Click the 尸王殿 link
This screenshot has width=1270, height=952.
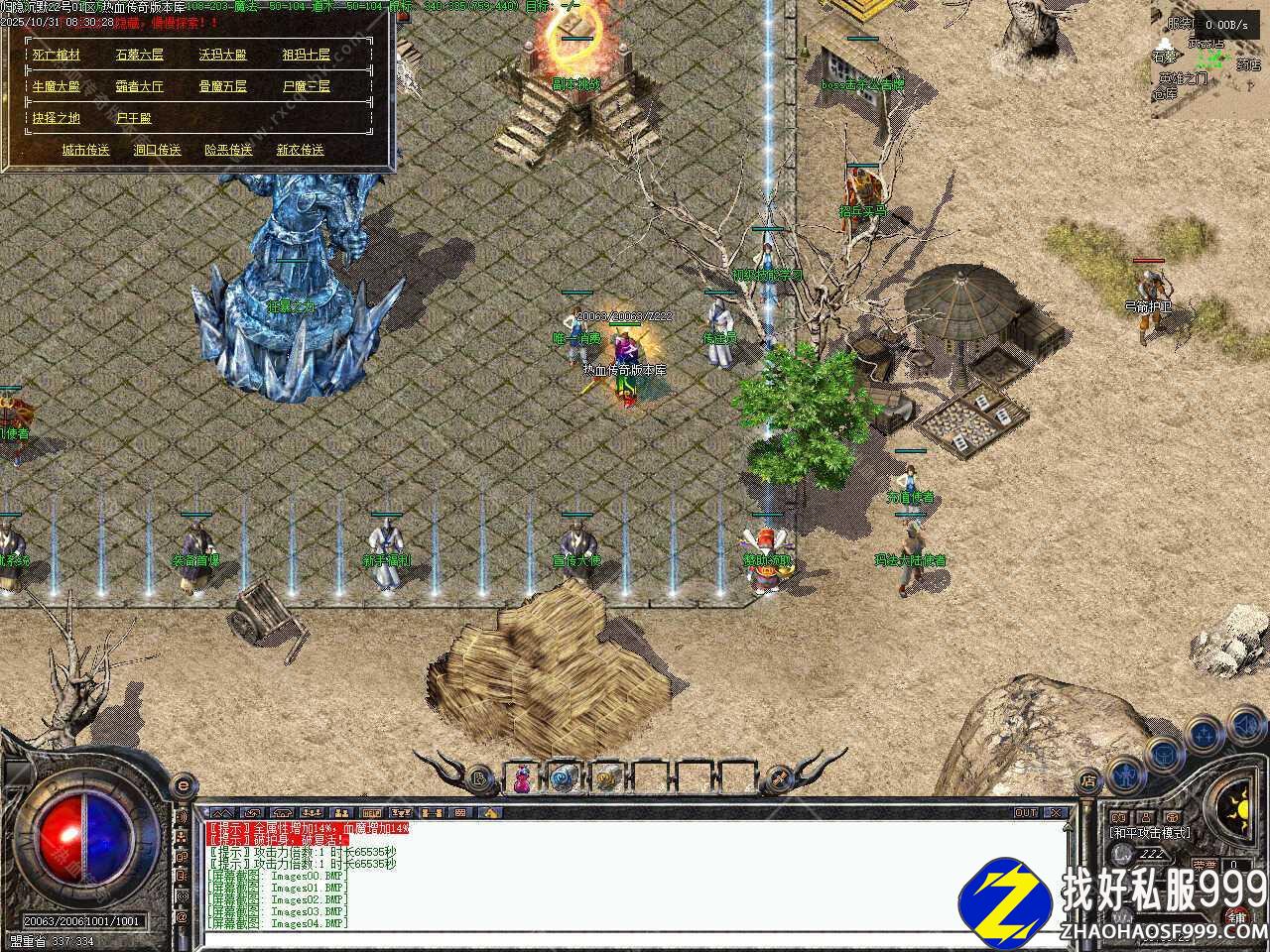(x=134, y=118)
